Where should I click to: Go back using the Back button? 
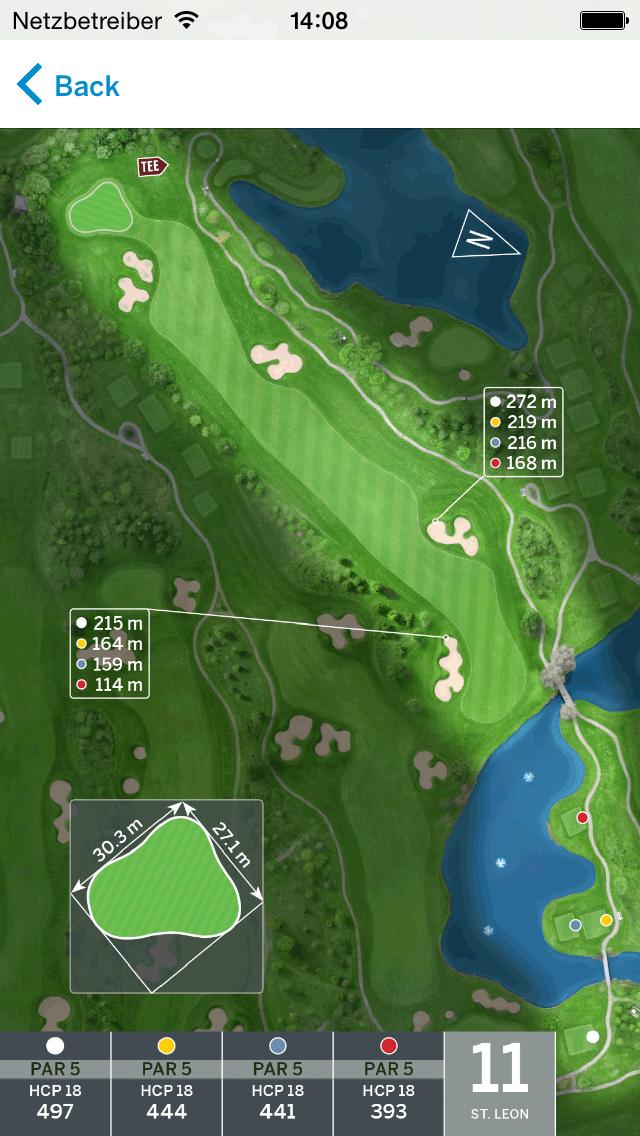tap(68, 86)
